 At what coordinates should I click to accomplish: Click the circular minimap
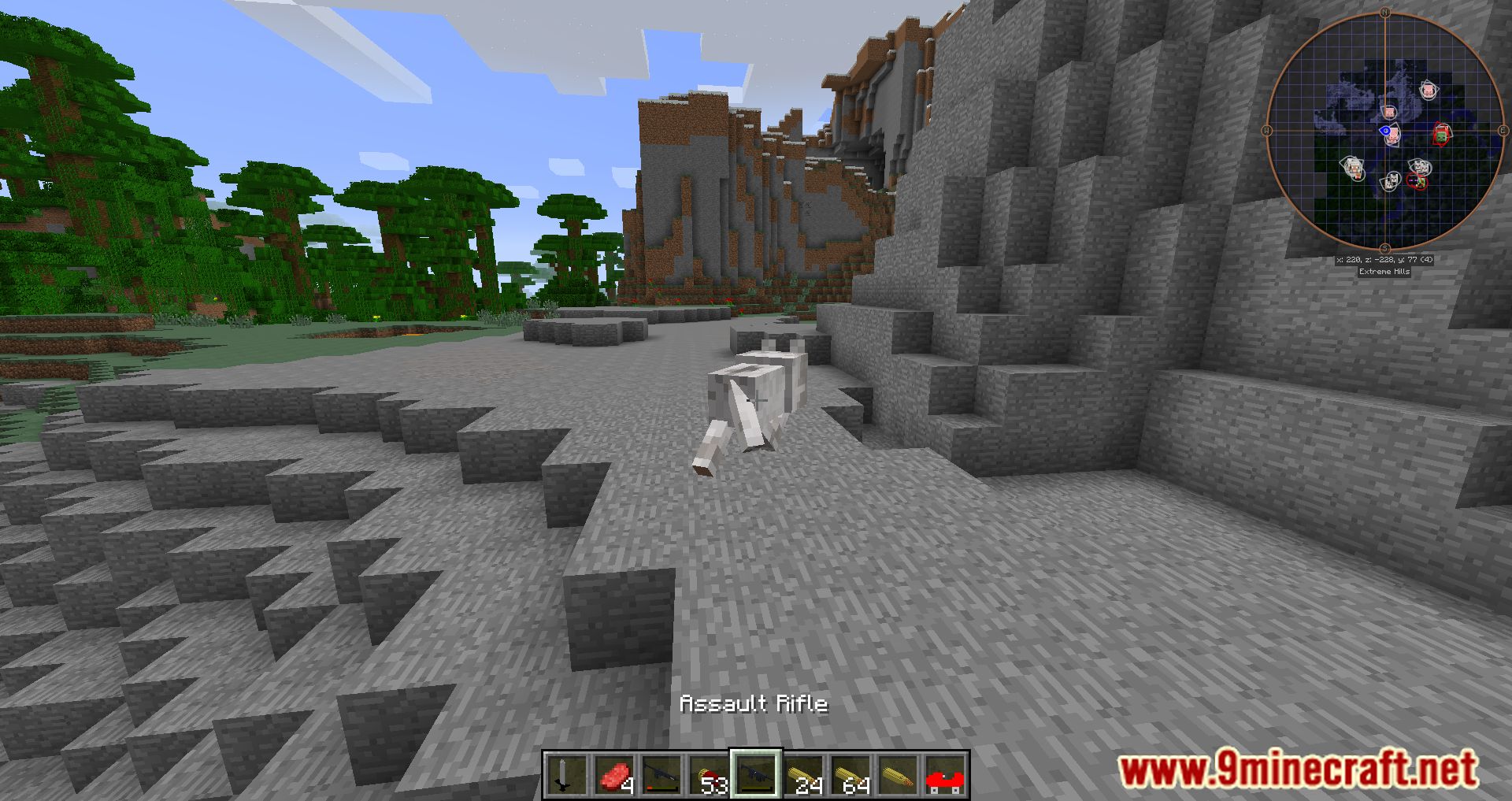tap(1384, 131)
